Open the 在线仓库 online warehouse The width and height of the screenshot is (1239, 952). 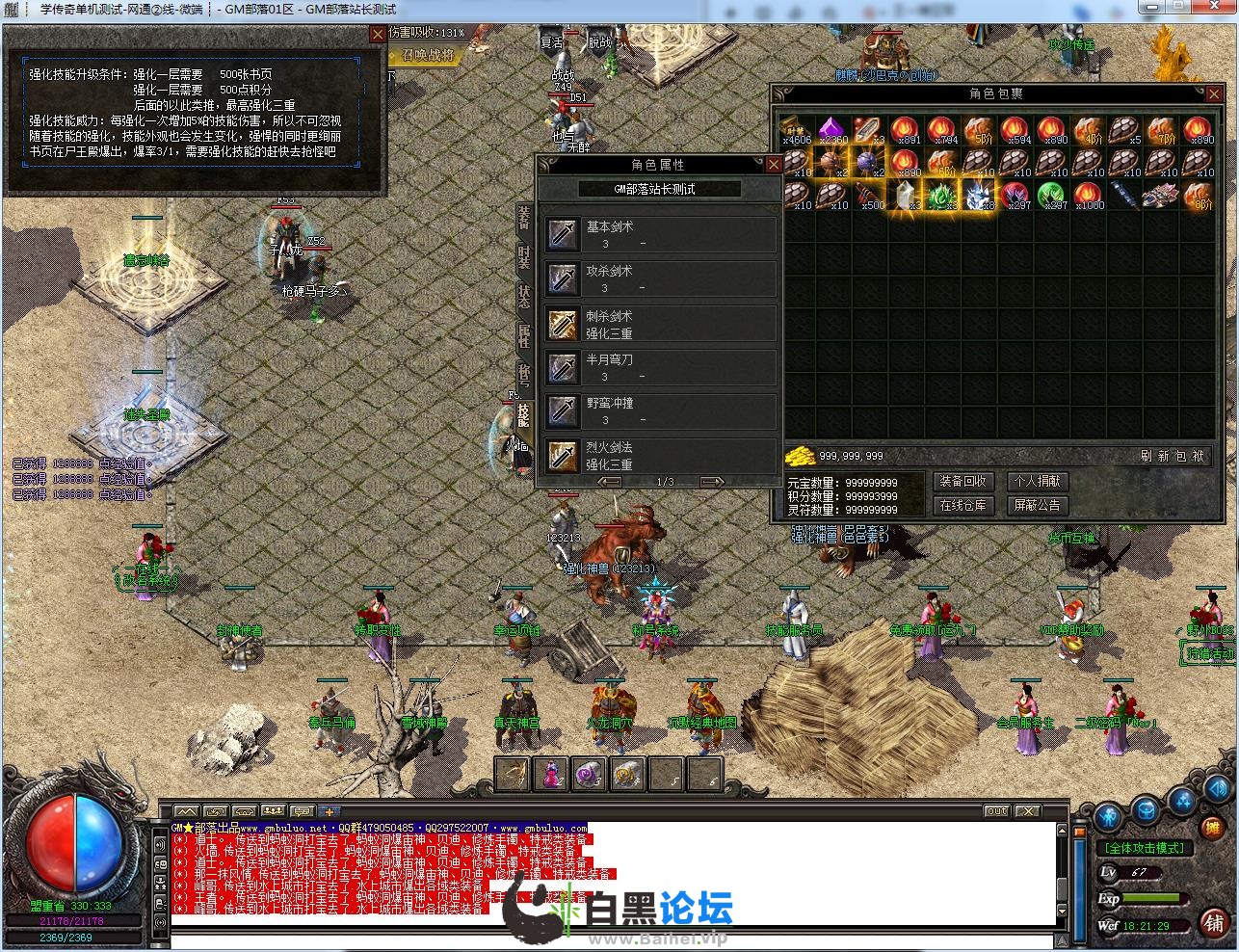click(962, 504)
